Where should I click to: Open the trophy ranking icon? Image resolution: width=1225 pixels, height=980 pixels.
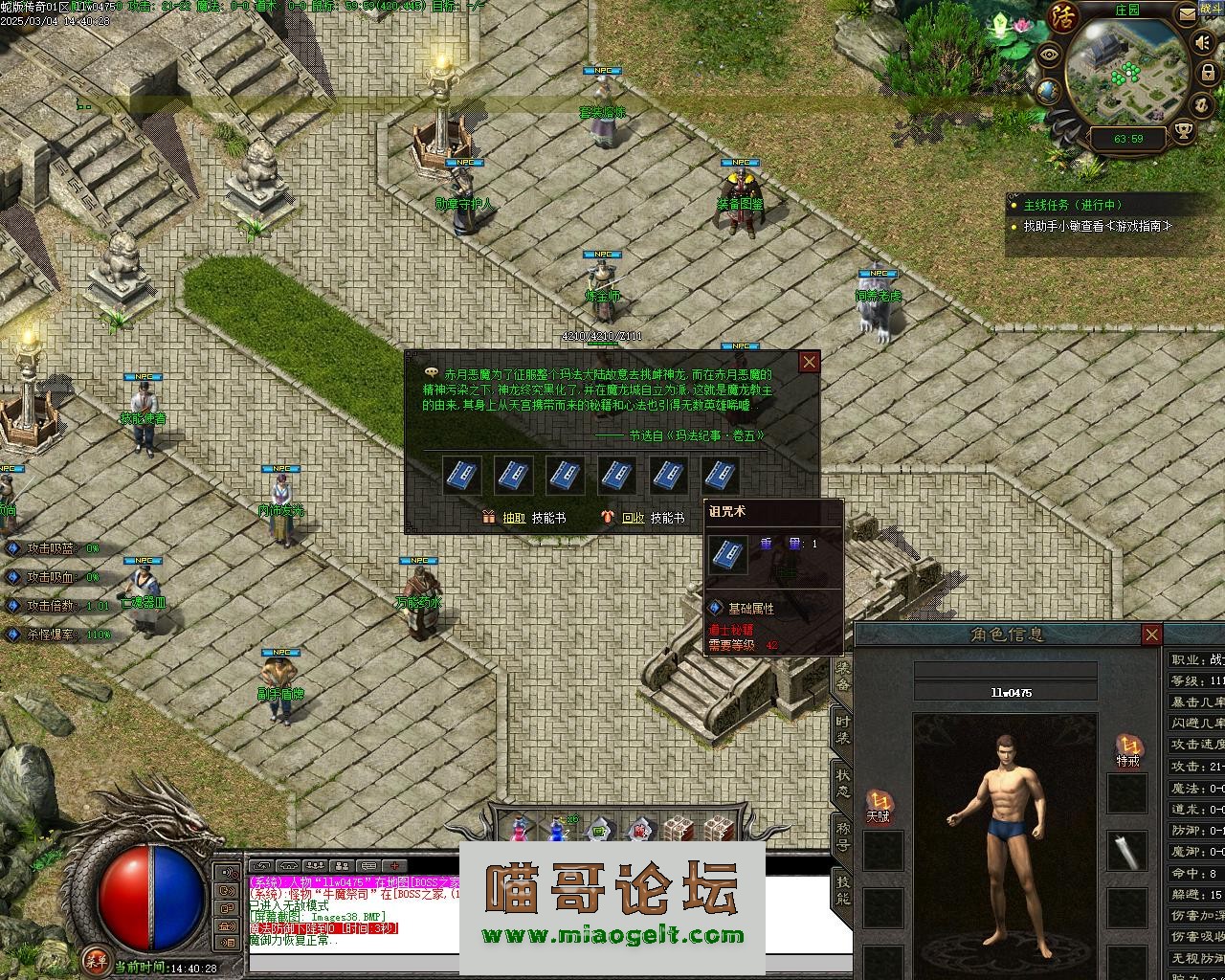point(1184,132)
